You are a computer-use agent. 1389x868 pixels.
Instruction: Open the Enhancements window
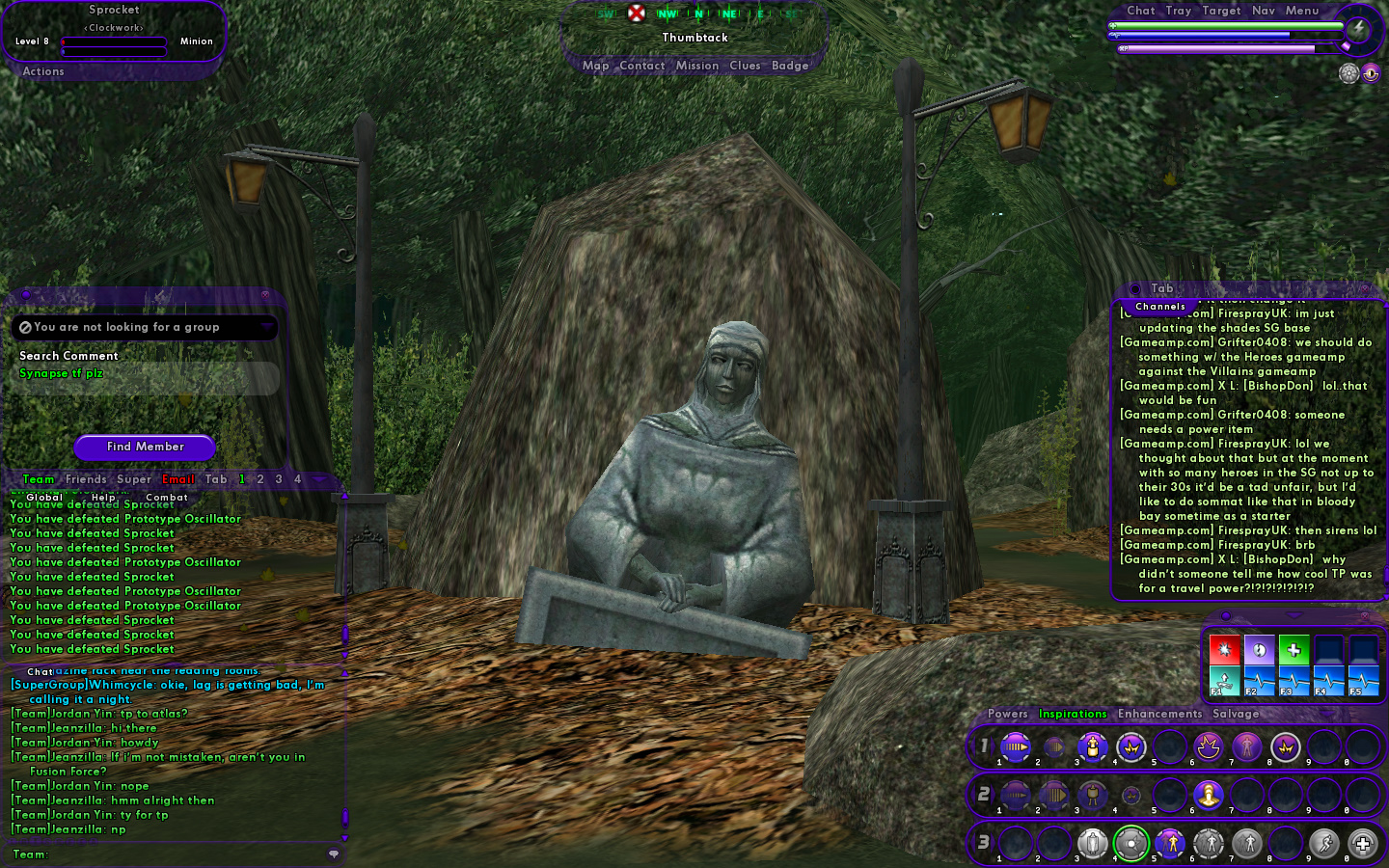1159,714
